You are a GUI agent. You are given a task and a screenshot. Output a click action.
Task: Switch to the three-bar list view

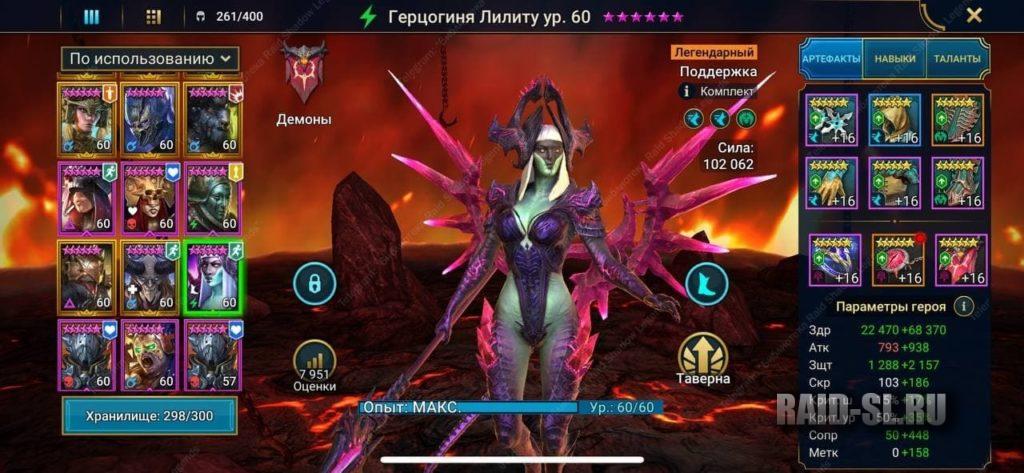tap(91, 16)
